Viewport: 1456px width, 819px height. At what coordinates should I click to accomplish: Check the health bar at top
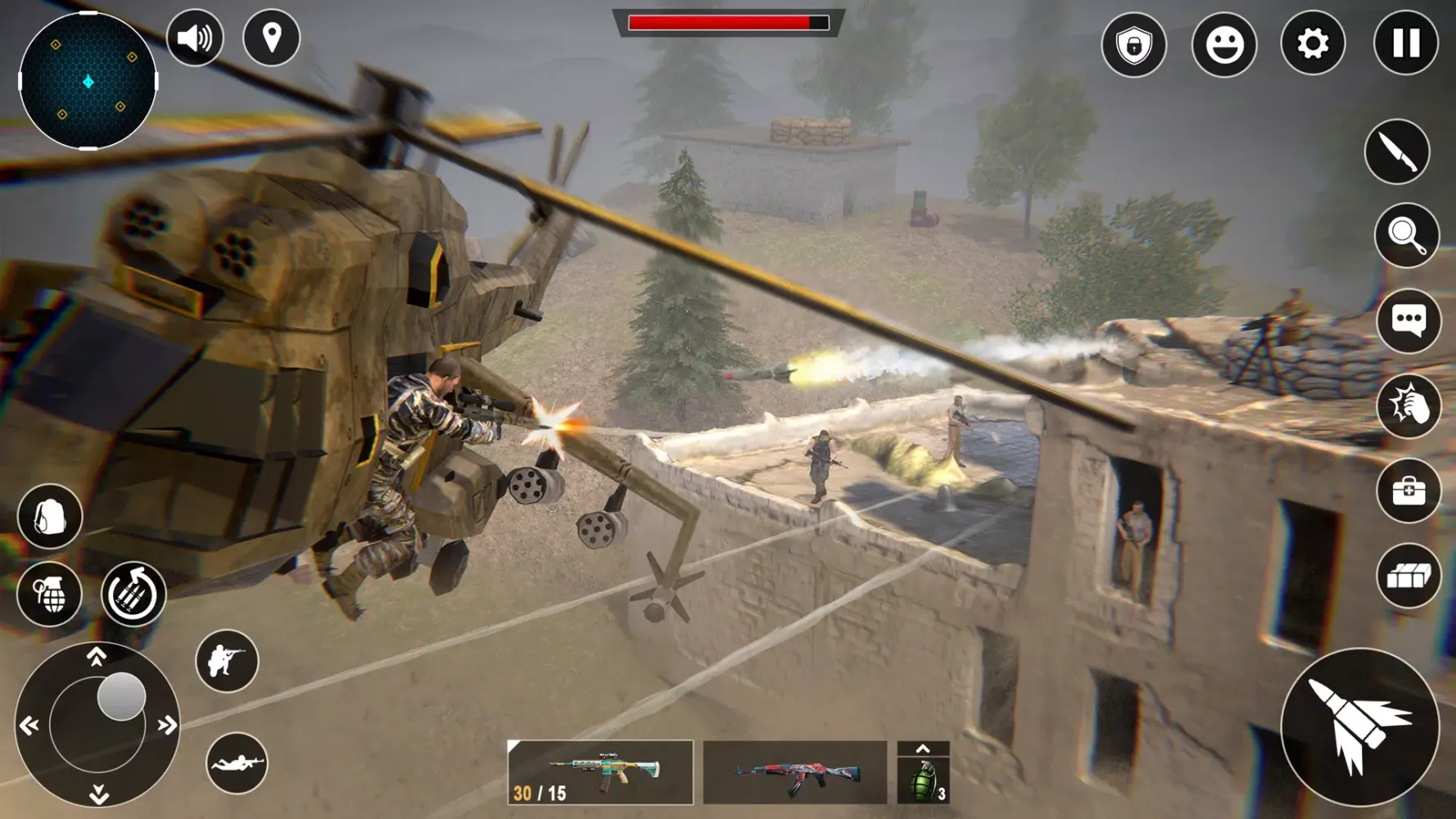pos(727,24)
